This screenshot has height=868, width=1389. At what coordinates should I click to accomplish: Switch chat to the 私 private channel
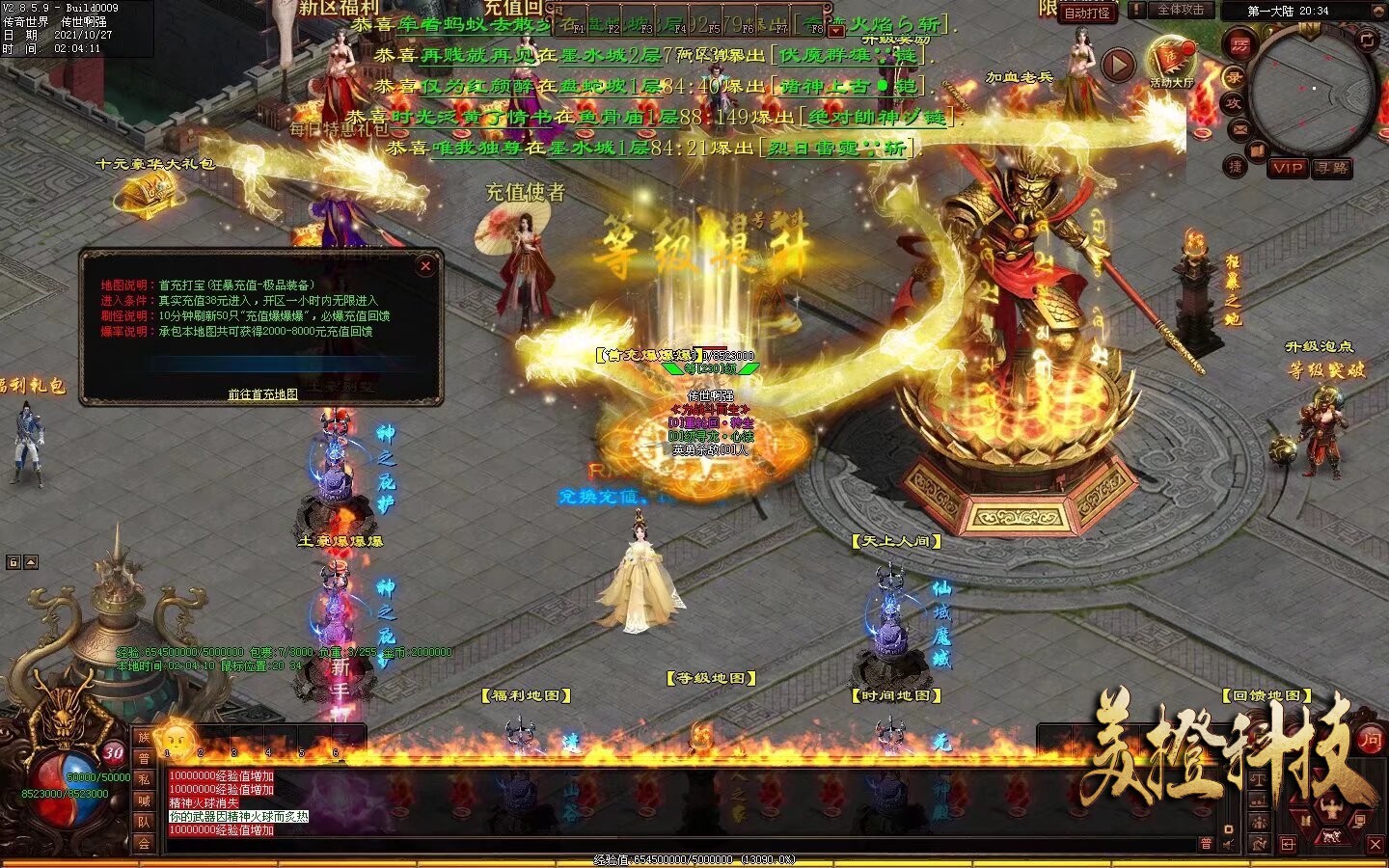click(x=145, y=779)
